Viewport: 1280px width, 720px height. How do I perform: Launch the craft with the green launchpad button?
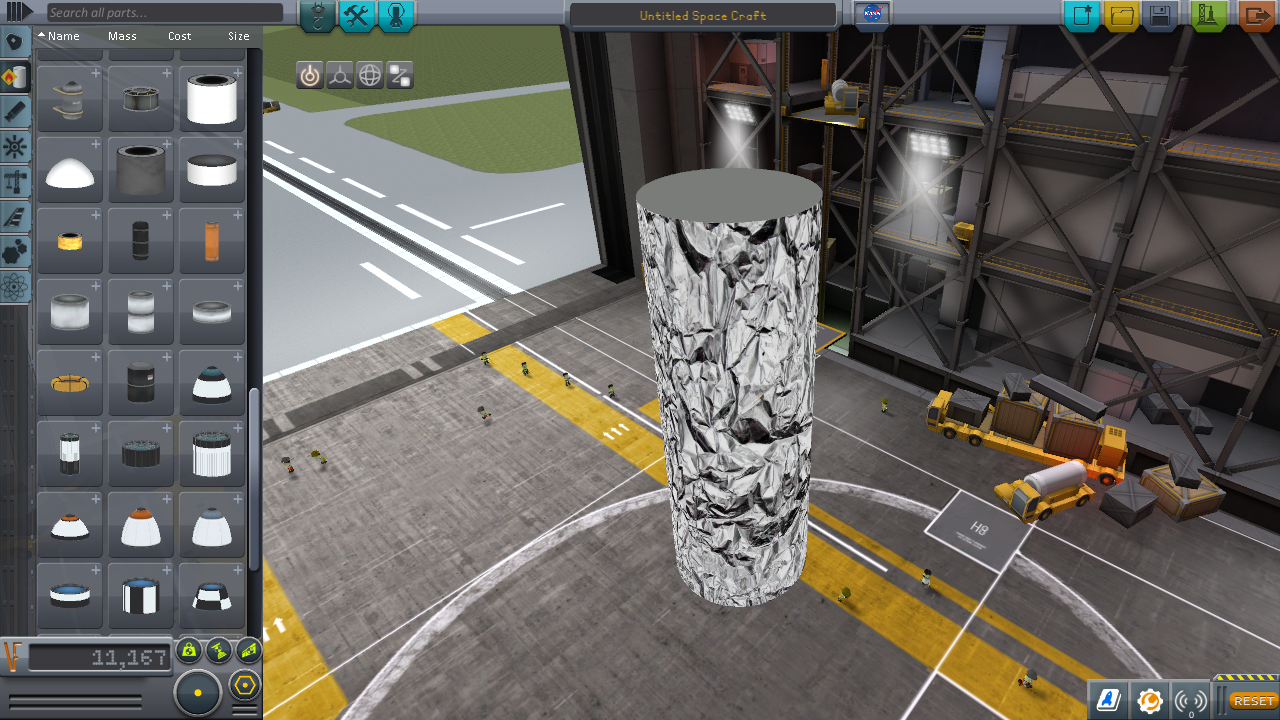(x=1210, y=16)
